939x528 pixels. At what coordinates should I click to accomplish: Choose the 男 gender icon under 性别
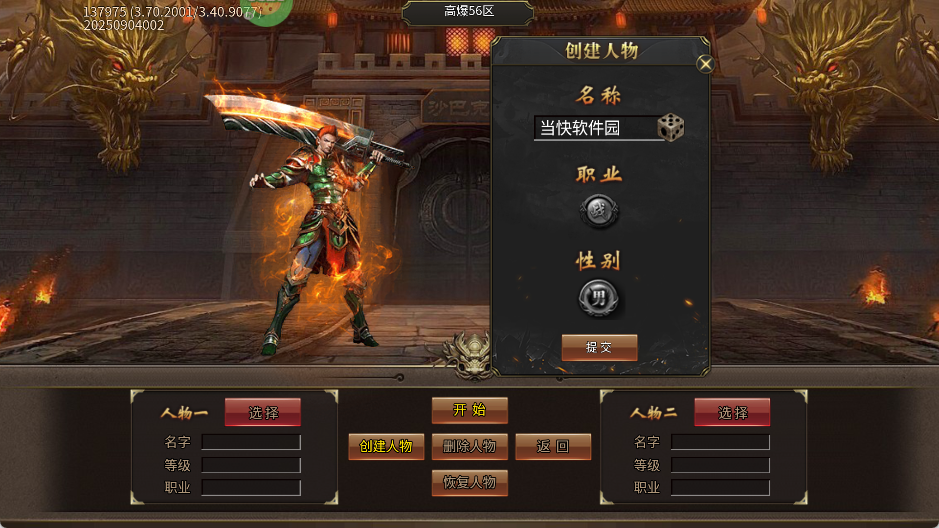599,297
